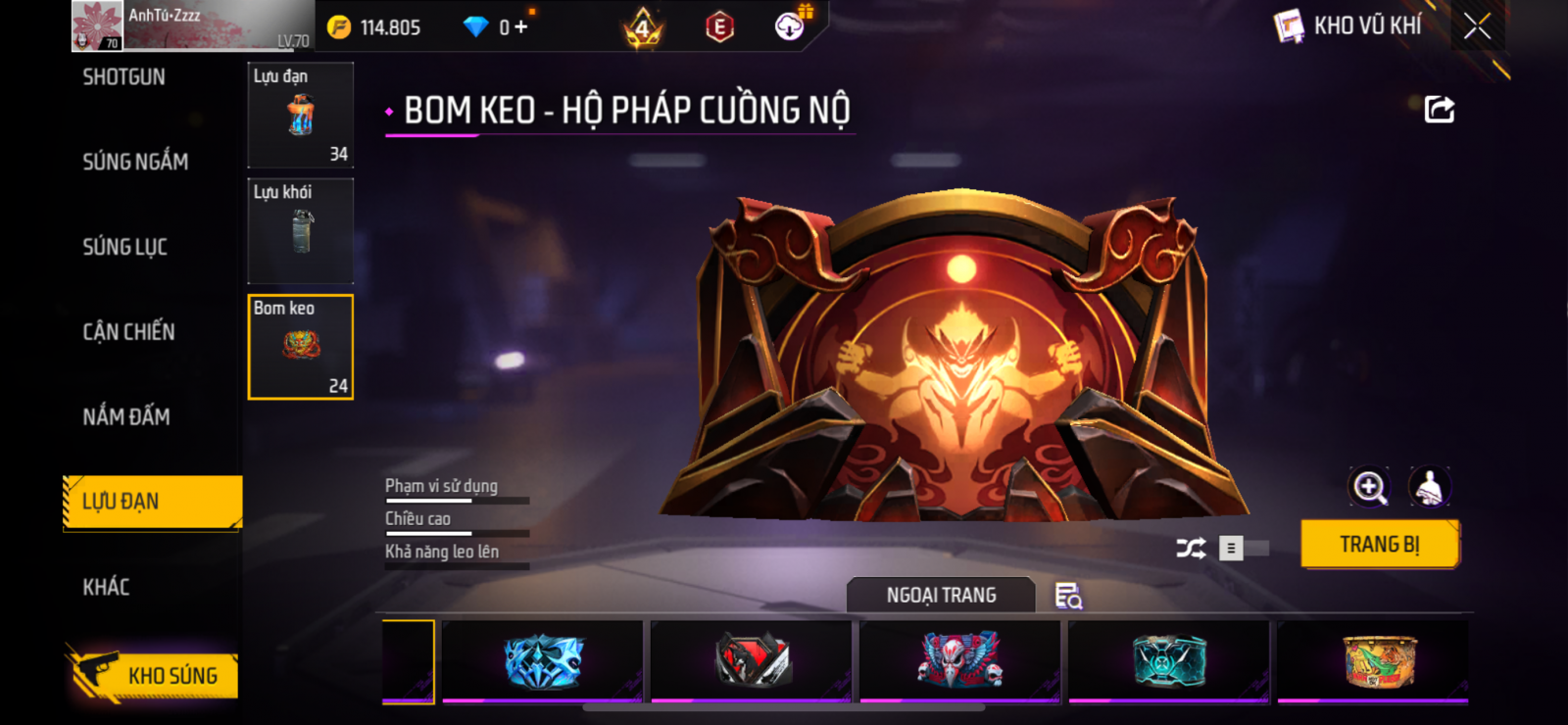This screenshot has height=725, width=1568.
Task: Open the Cận Chiến category
Action: tap(128, 332)
